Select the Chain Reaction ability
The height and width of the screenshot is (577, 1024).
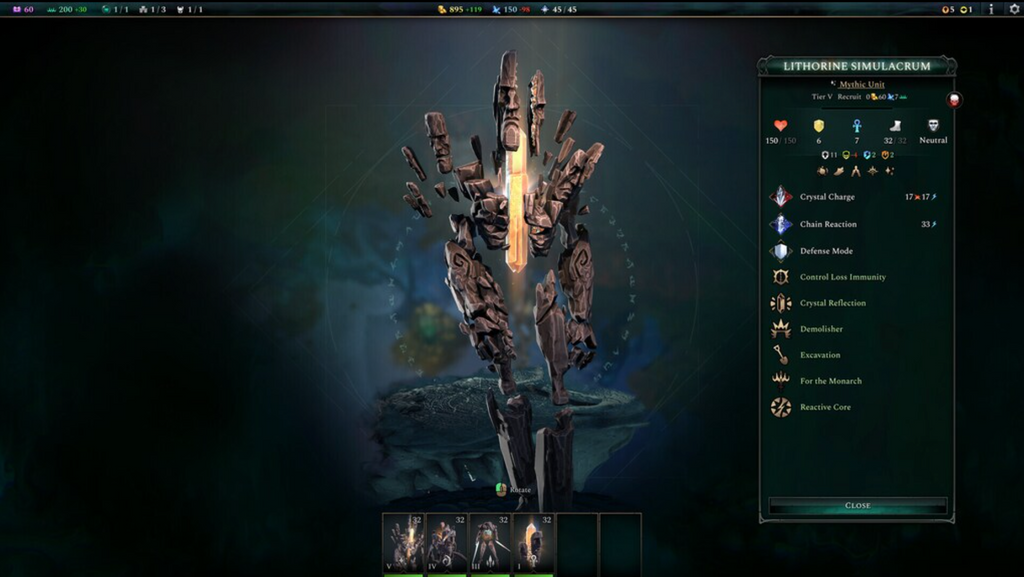click(x=827, y=224)
